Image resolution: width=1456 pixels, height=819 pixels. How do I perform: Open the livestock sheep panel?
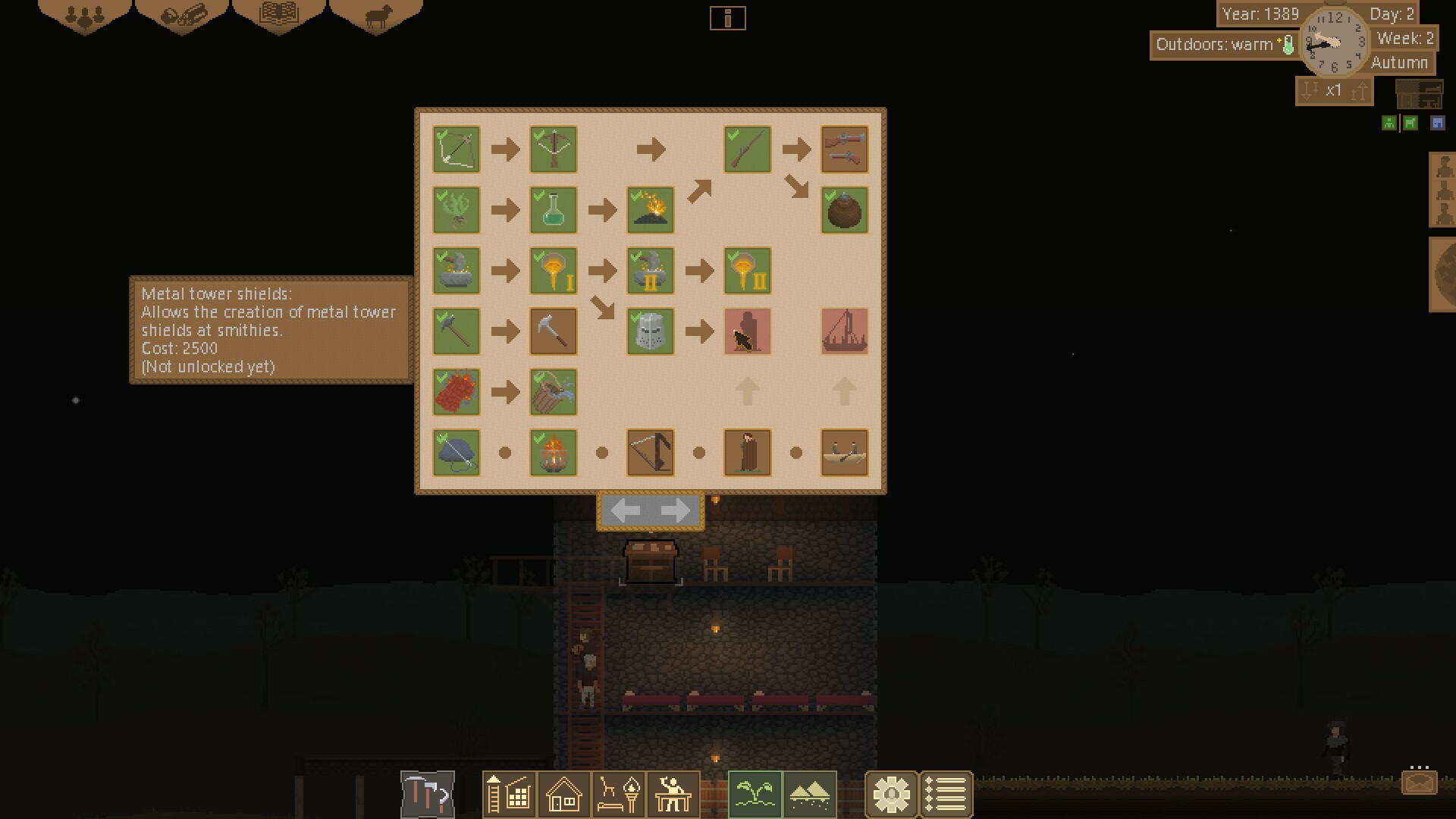pyautogui.click(x=377, y=15)
